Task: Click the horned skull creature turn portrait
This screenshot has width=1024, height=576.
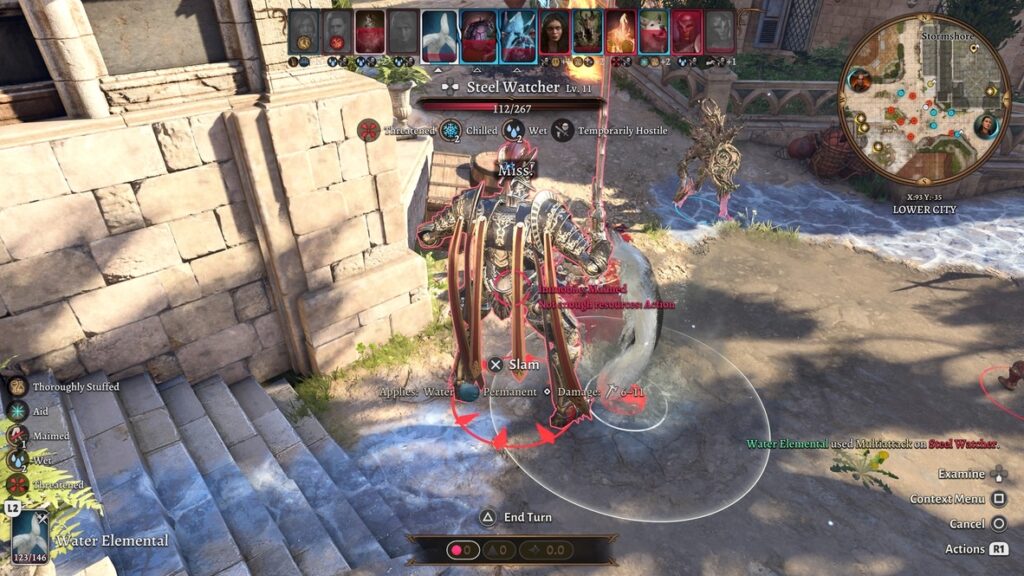Action: click(x=586, y=31)
